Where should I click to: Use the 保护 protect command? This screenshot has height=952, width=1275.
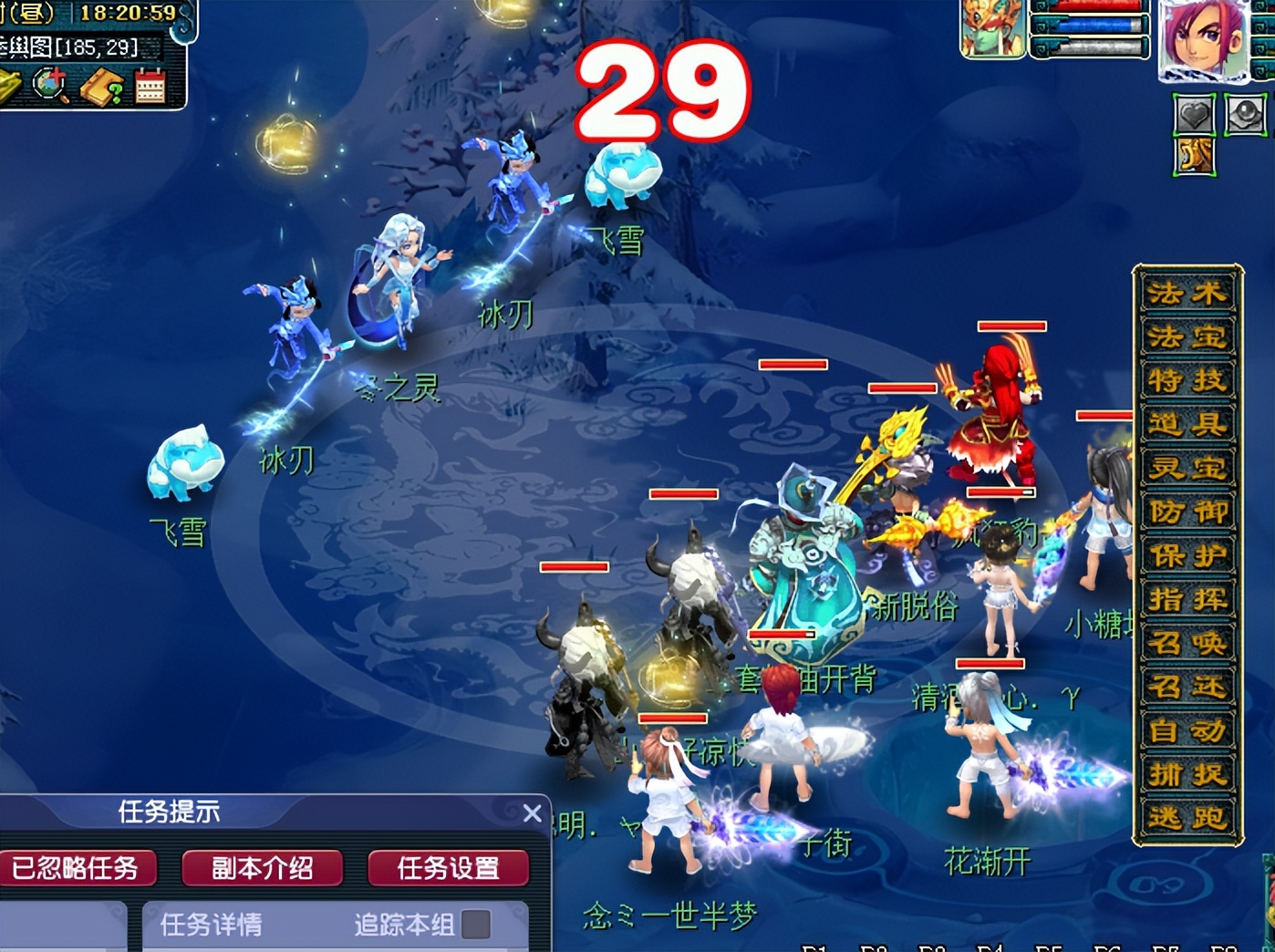pyautogui.click(x=1187, y=556)
